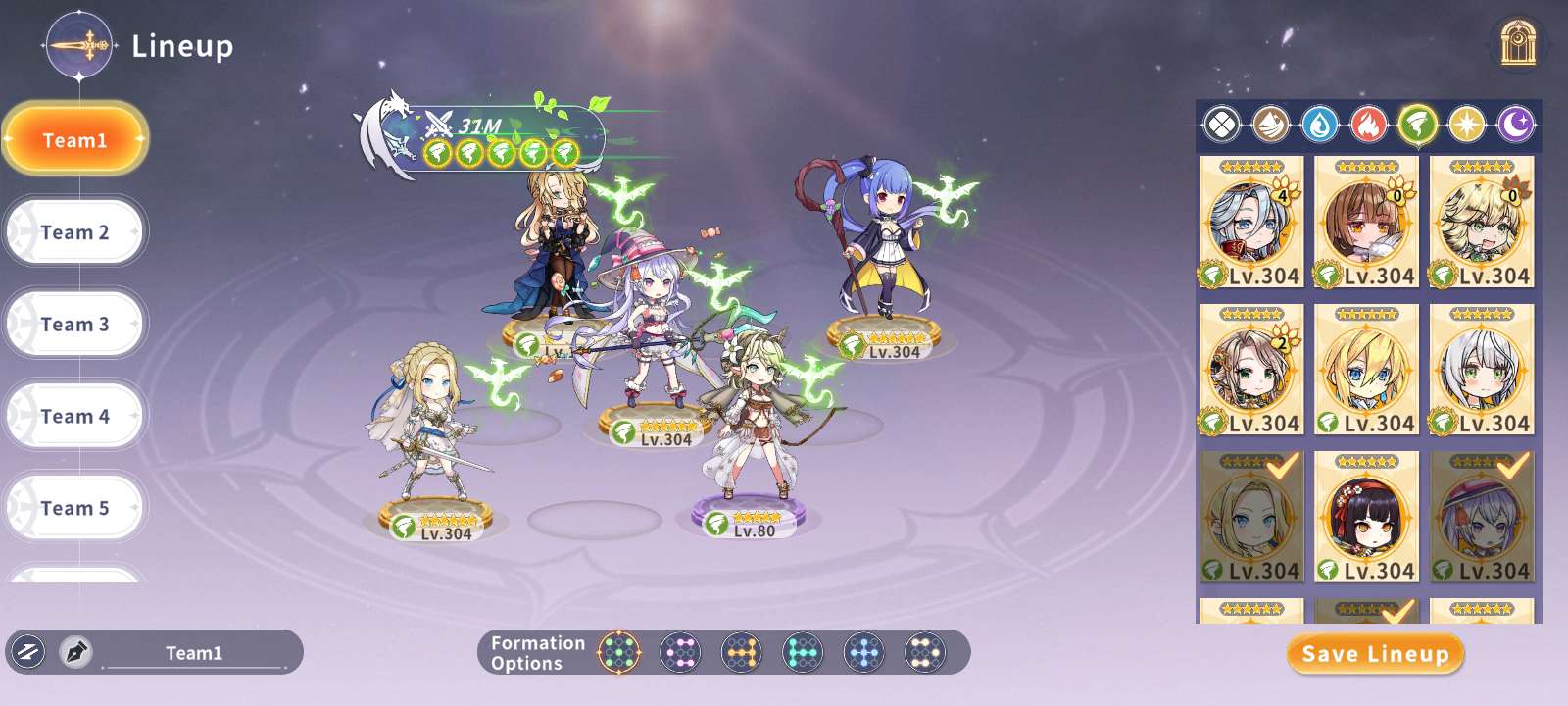Select the Team1 tab
This screenshot has width=1568, height=706.
[75, 140]
